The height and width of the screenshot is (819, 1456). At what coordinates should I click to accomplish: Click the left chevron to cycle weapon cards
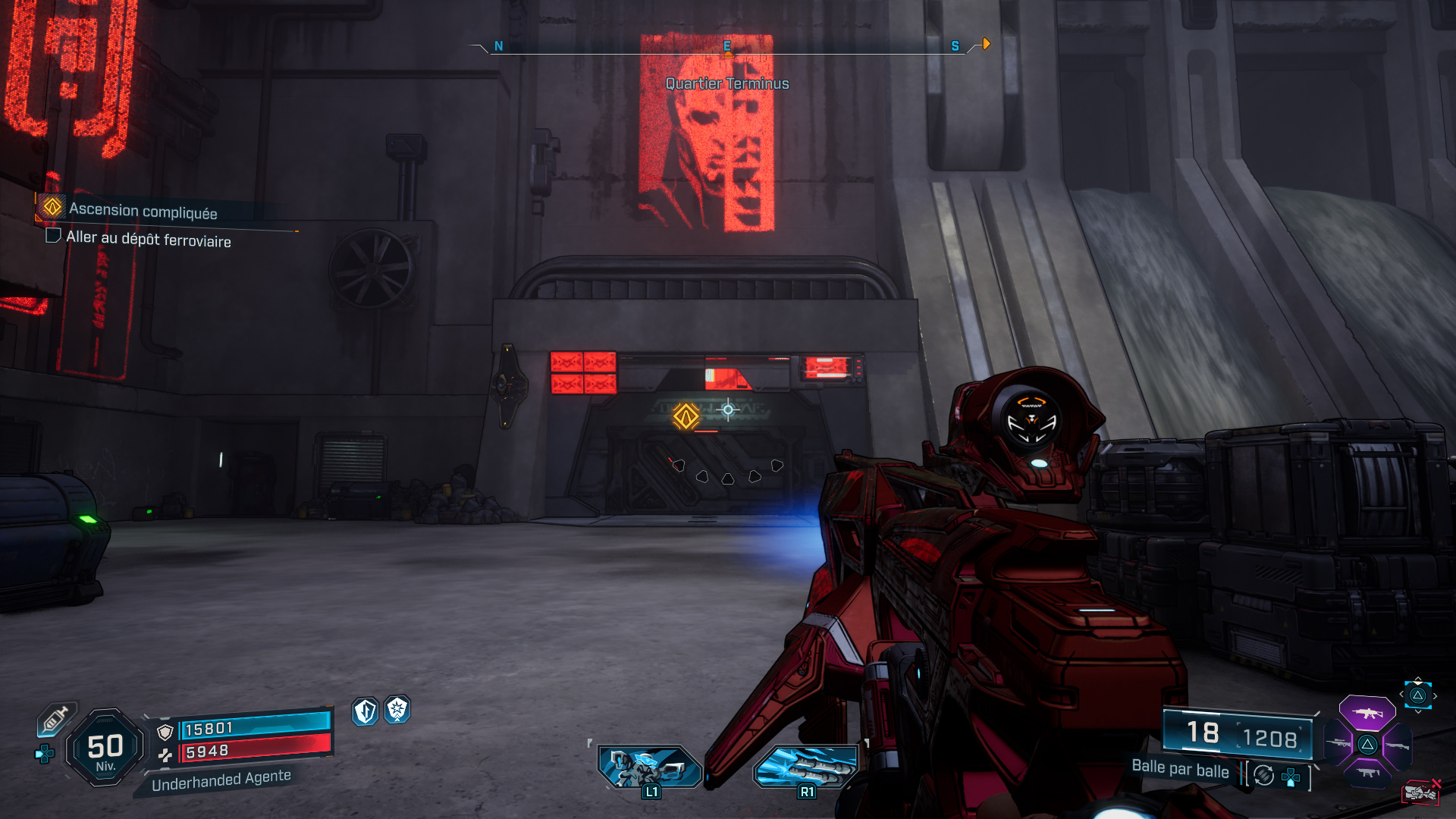[x=1401, y=694]
